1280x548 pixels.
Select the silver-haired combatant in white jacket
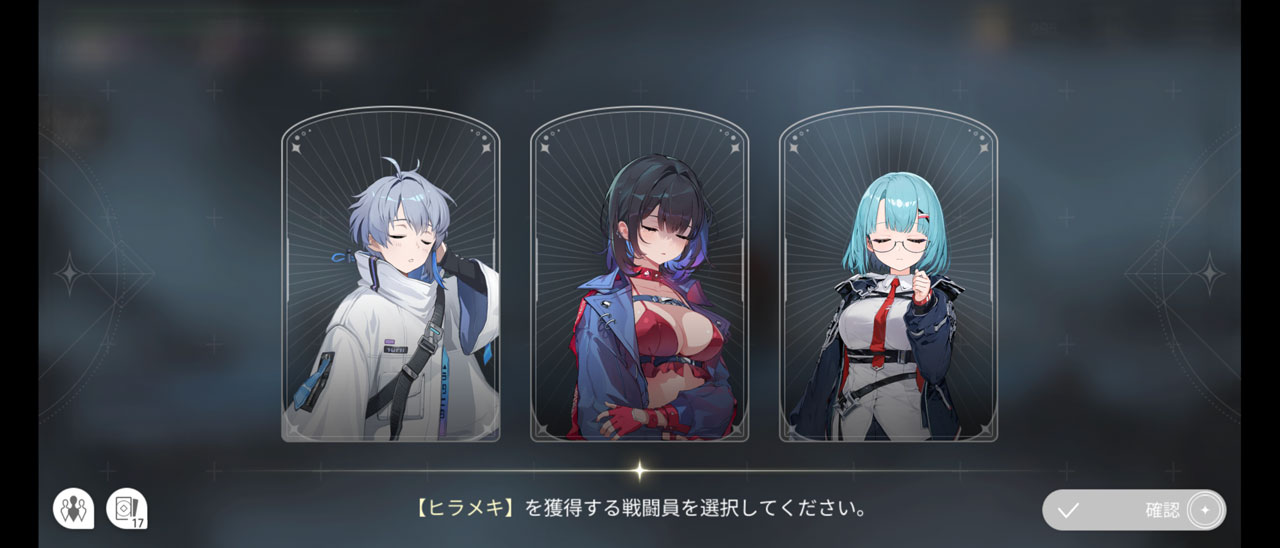(x=390, y=275)
